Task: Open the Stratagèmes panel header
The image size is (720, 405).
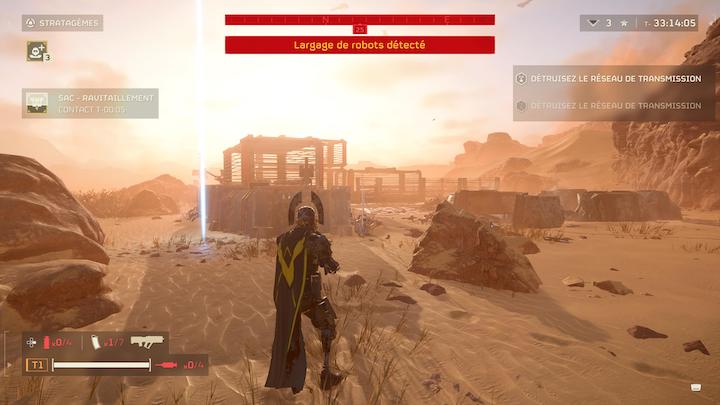Action: pyautogui.click(x=63, y=22)
